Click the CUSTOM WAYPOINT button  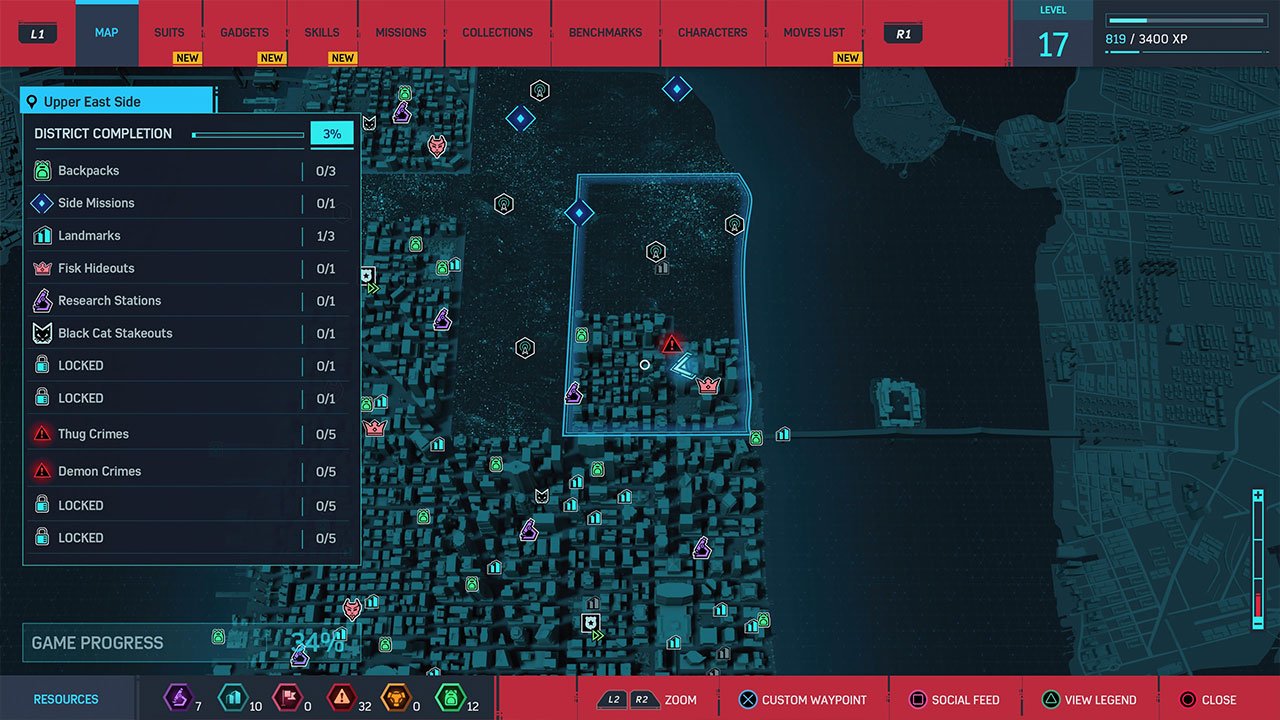[x=801, y=699]
